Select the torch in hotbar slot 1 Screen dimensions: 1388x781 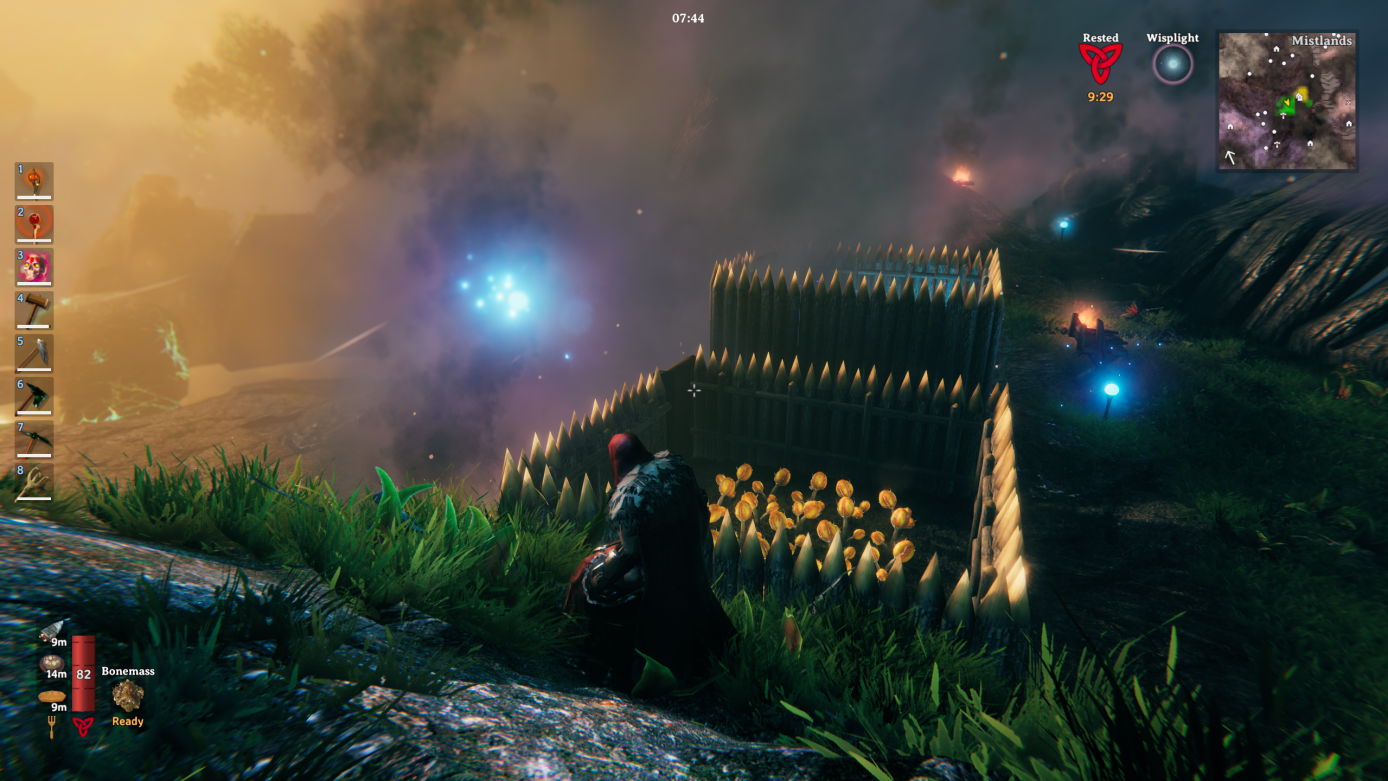(33, 179)
